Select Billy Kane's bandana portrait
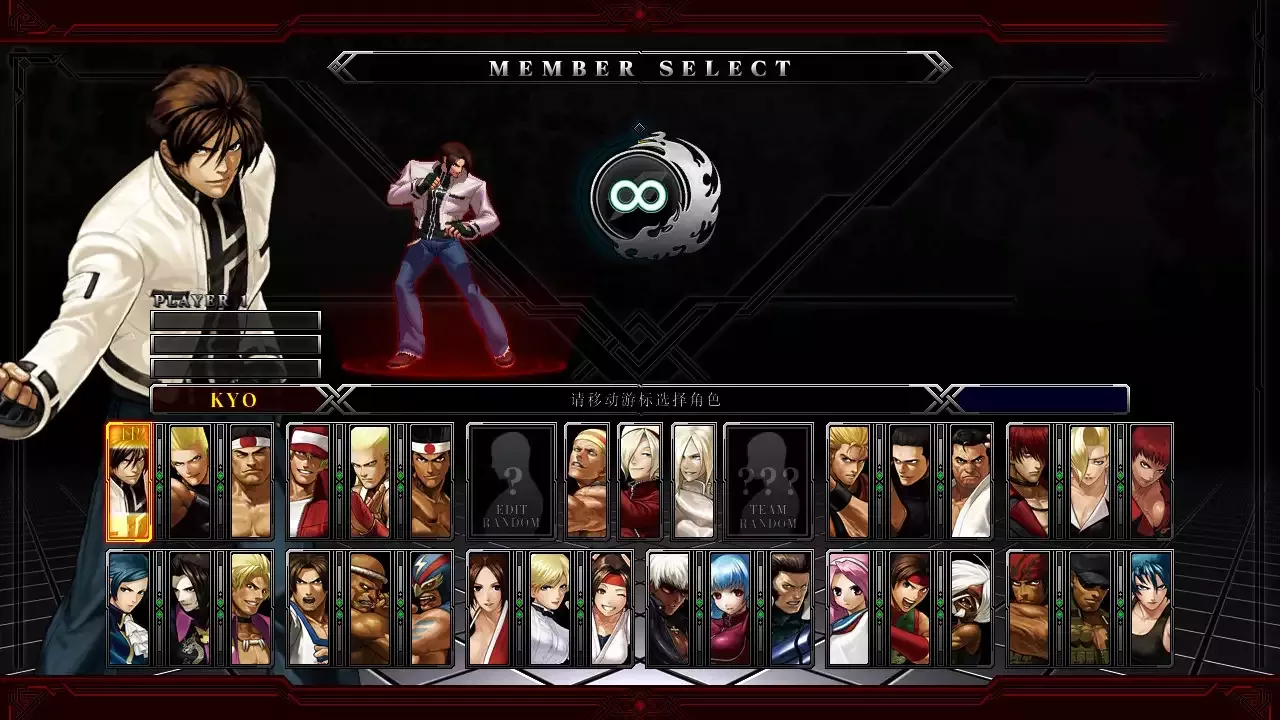Viewport: 1280px width, 720px height. coord(586,481)
